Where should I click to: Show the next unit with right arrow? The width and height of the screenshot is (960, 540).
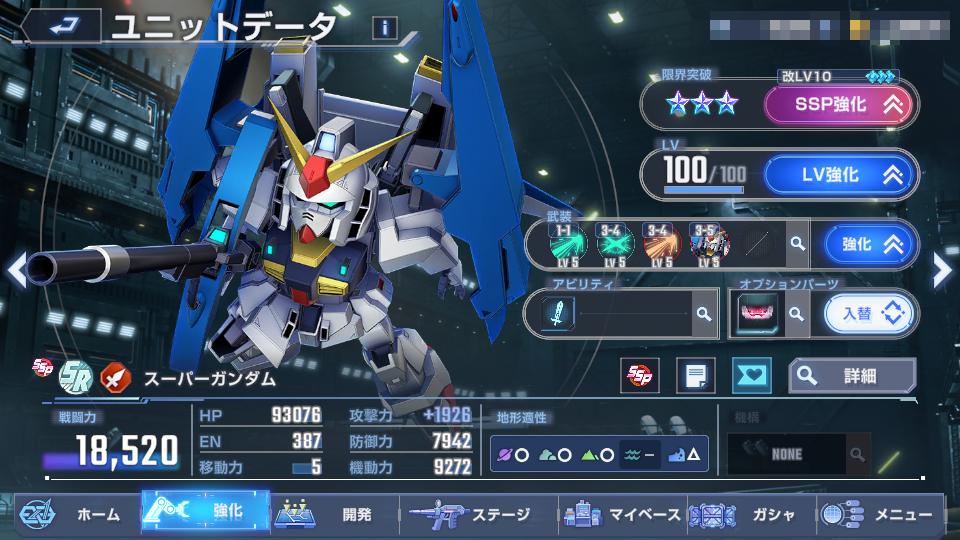point(942,268)
